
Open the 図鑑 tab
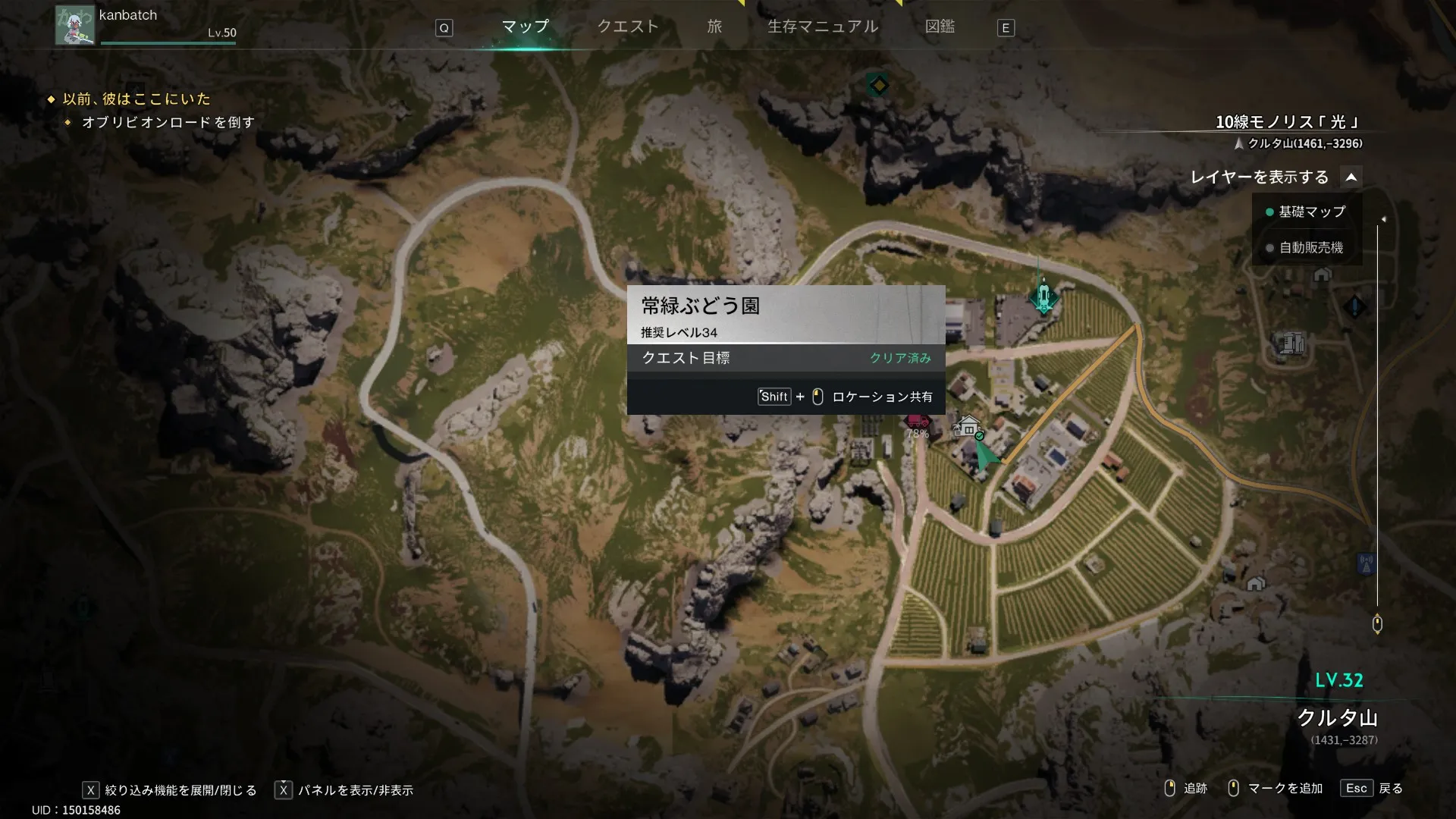(x=940, y=27)
